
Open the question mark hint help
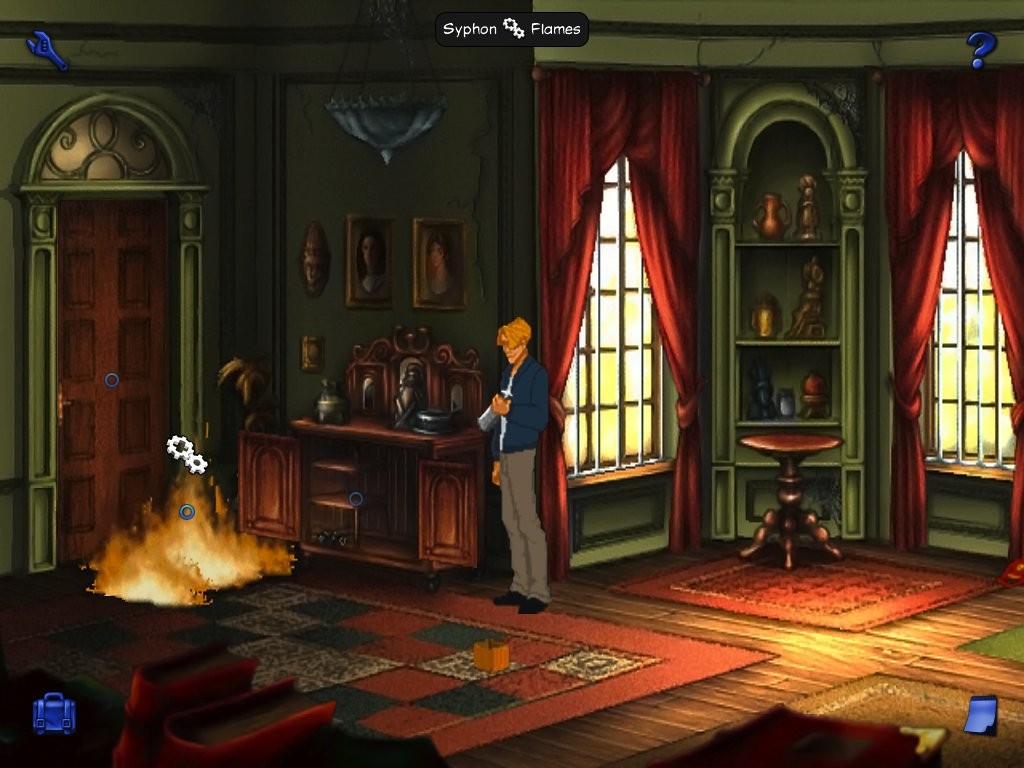pos(980,49)
